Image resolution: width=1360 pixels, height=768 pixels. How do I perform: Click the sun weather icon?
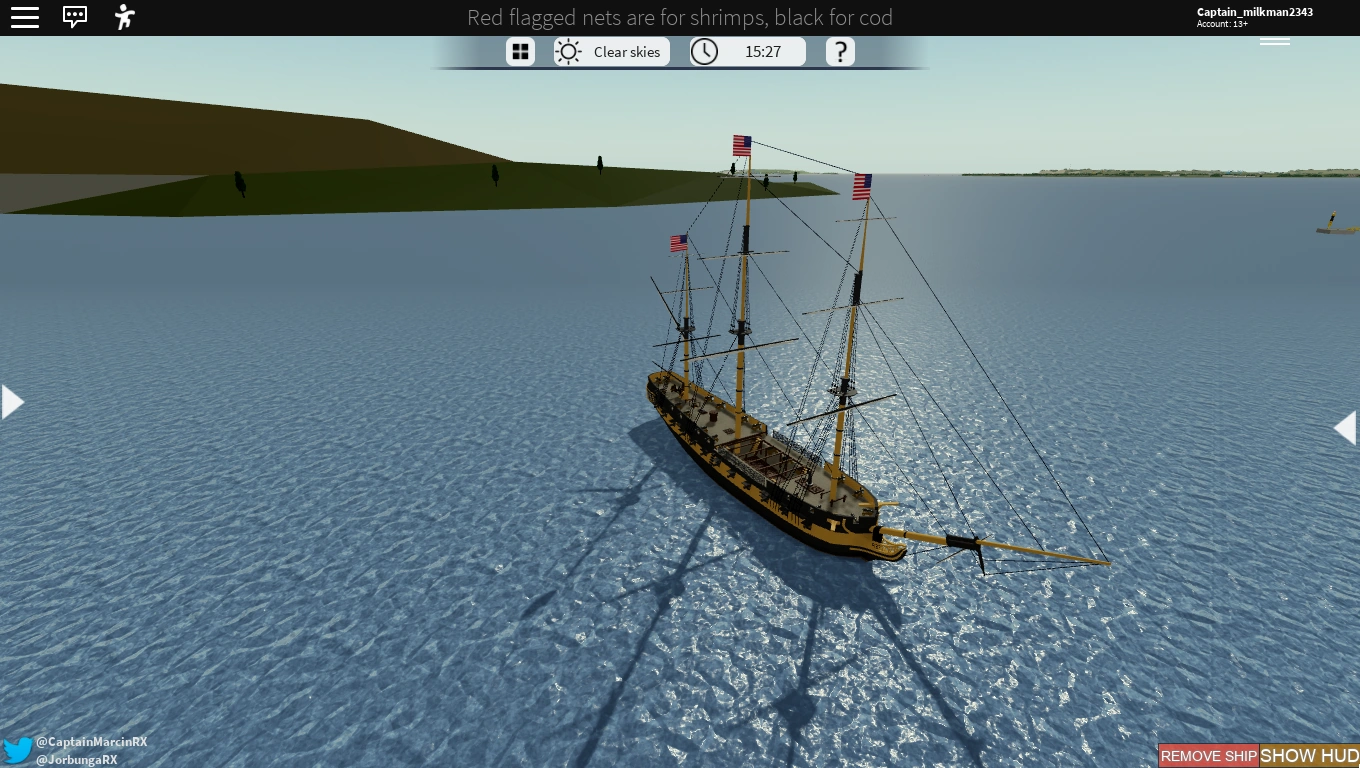pos(568,51)
